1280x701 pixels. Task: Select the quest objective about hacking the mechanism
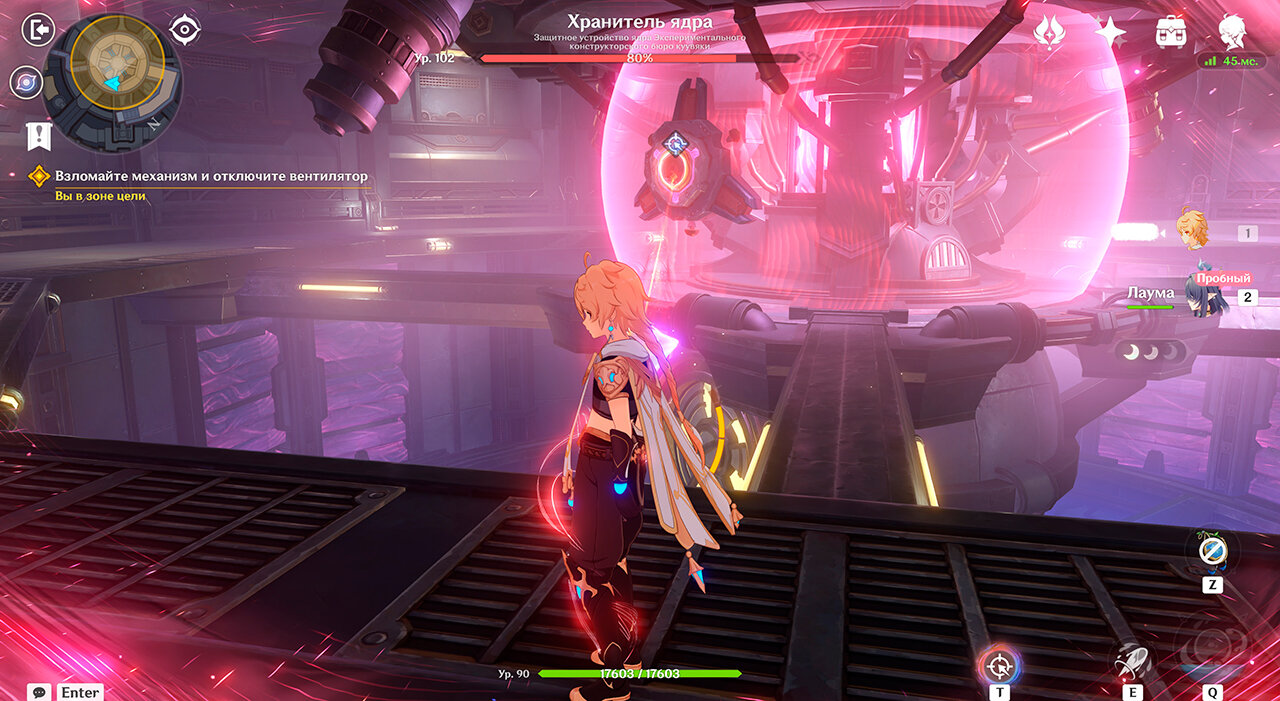[211, 176]
